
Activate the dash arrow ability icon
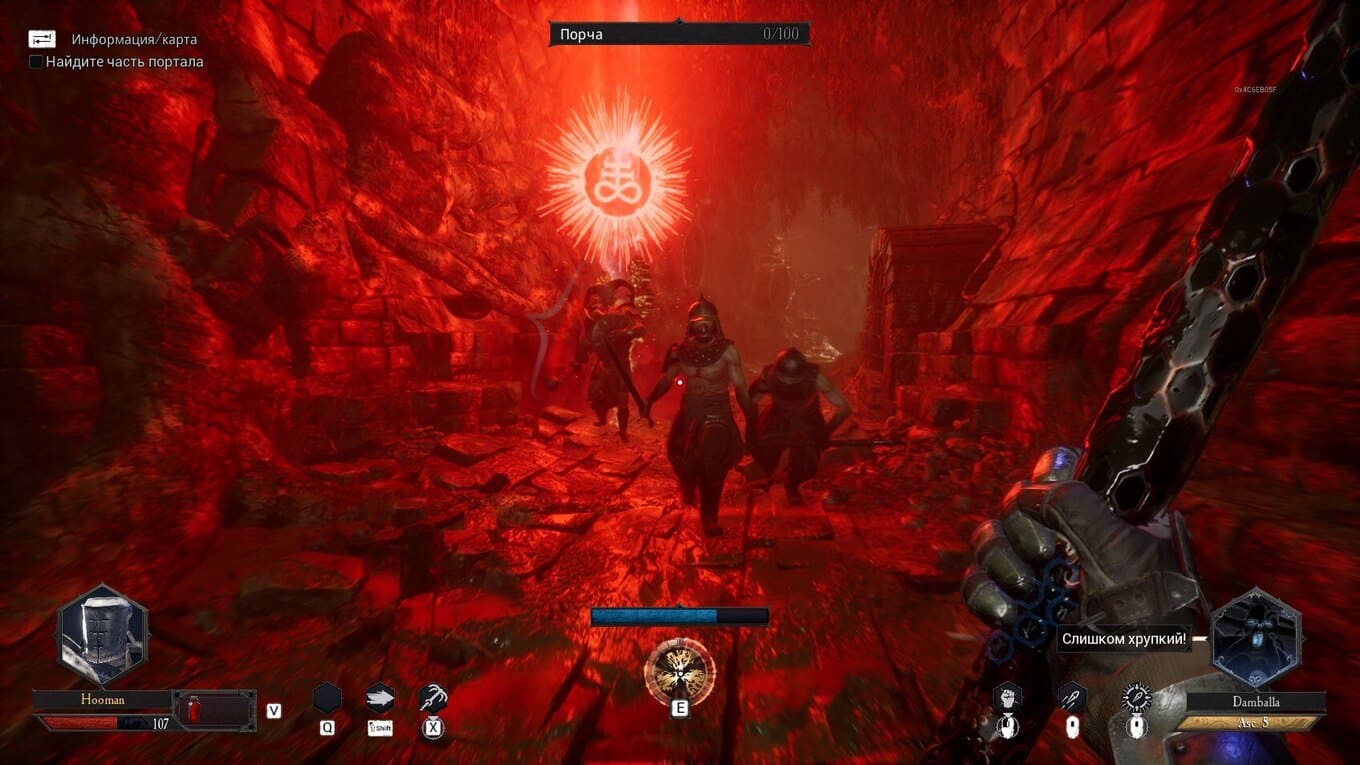point(380,697)
